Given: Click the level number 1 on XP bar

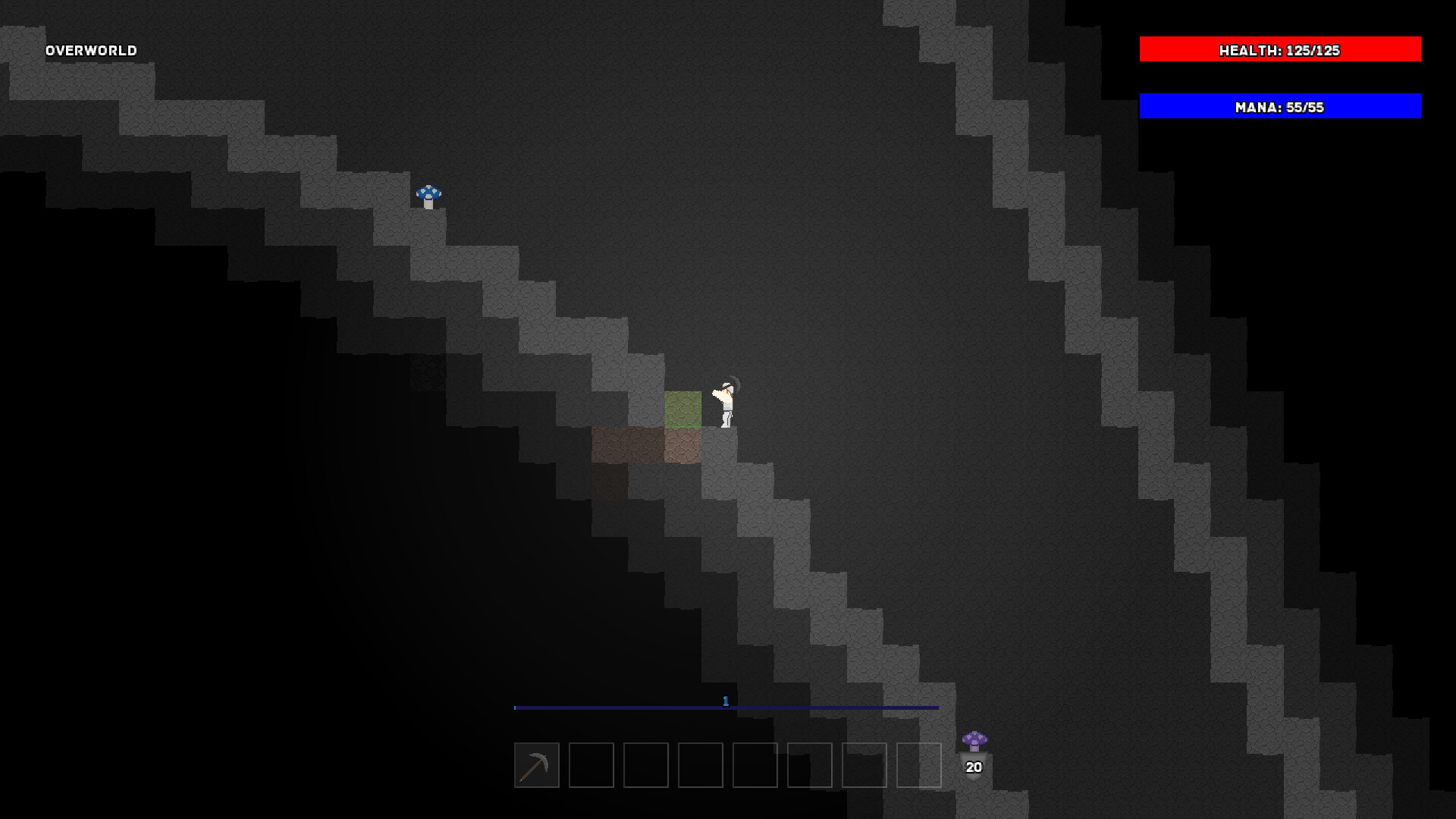Looking at the screenshot, I should [x=726, y=701].
